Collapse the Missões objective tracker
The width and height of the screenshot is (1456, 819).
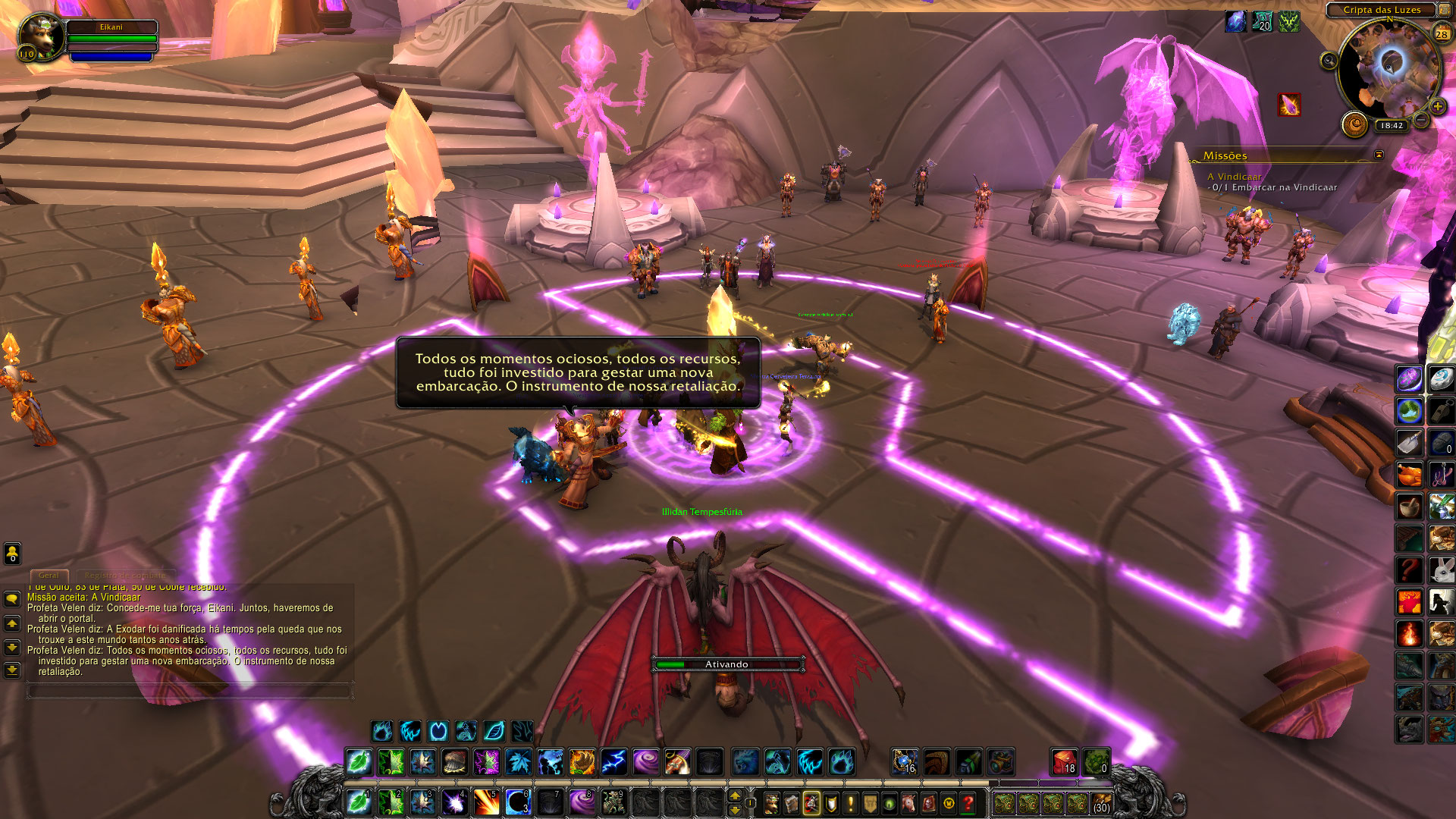pos(1379,155)
